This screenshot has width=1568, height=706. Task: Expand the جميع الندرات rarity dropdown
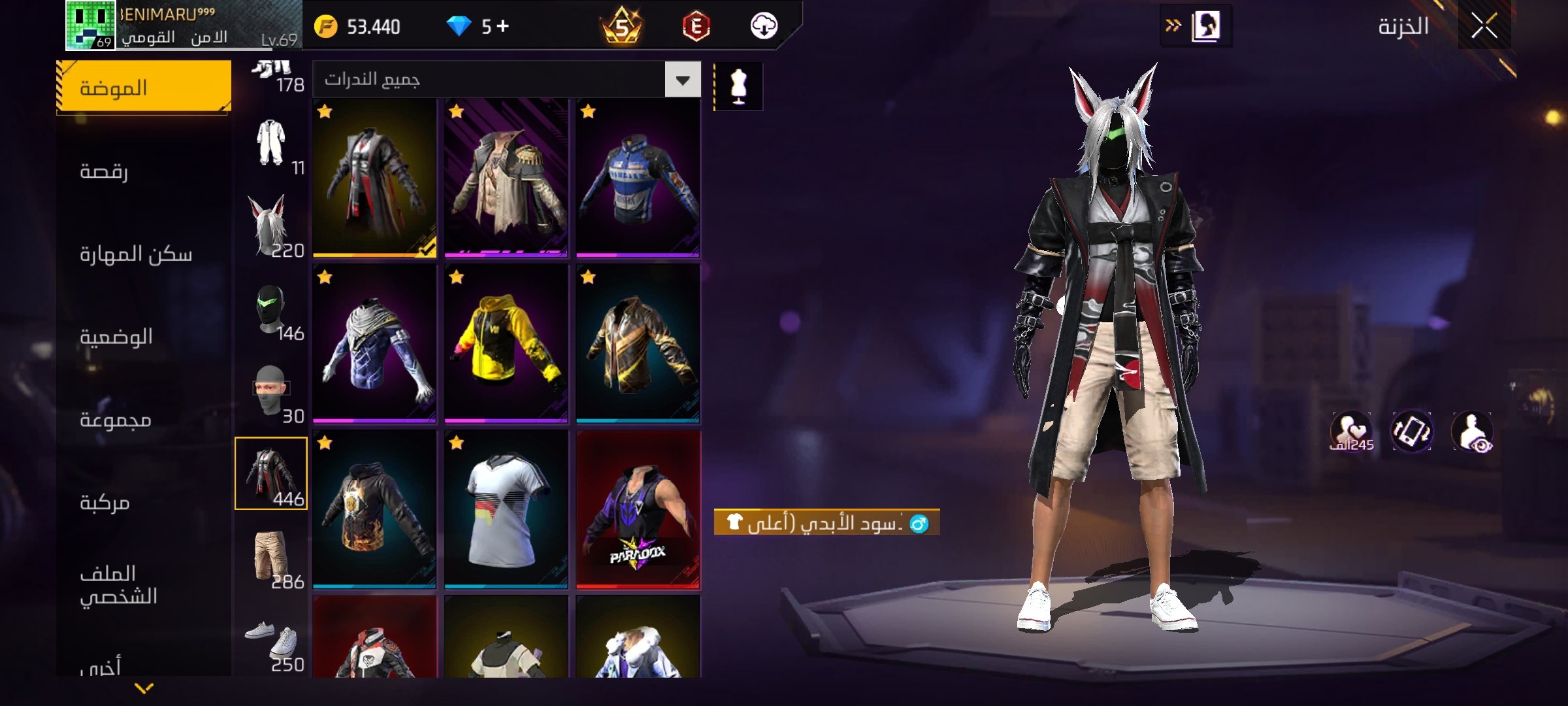tap(683, 80)
